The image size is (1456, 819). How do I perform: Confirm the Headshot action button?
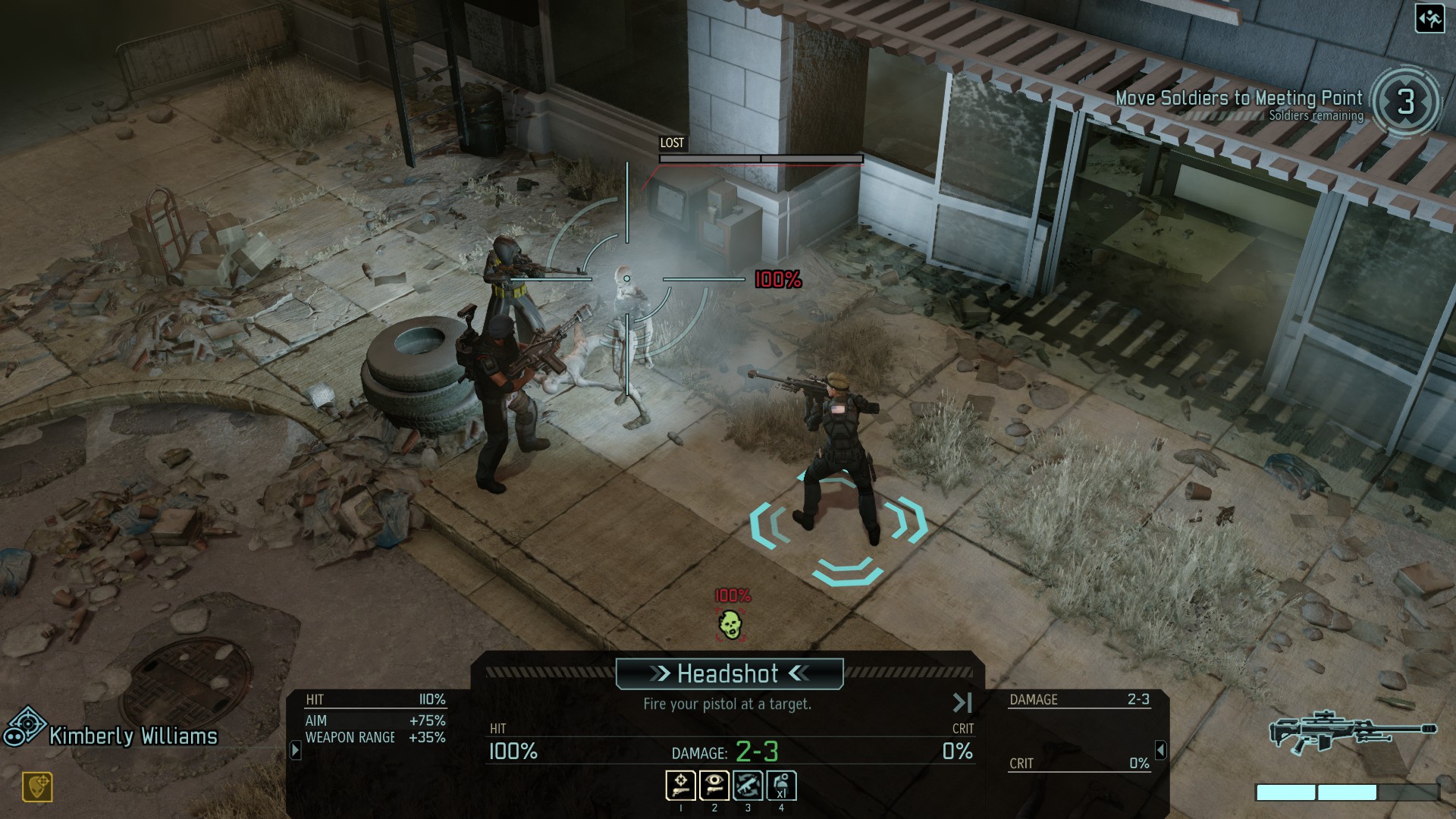point(729,673)
